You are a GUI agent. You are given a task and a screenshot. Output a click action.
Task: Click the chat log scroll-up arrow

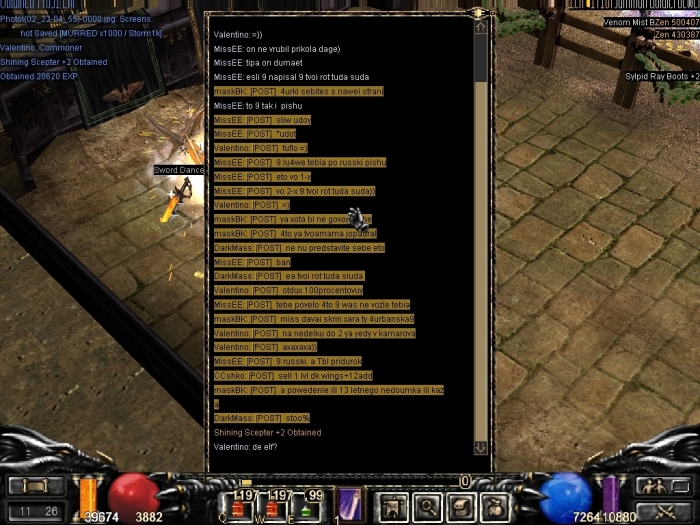481,27
